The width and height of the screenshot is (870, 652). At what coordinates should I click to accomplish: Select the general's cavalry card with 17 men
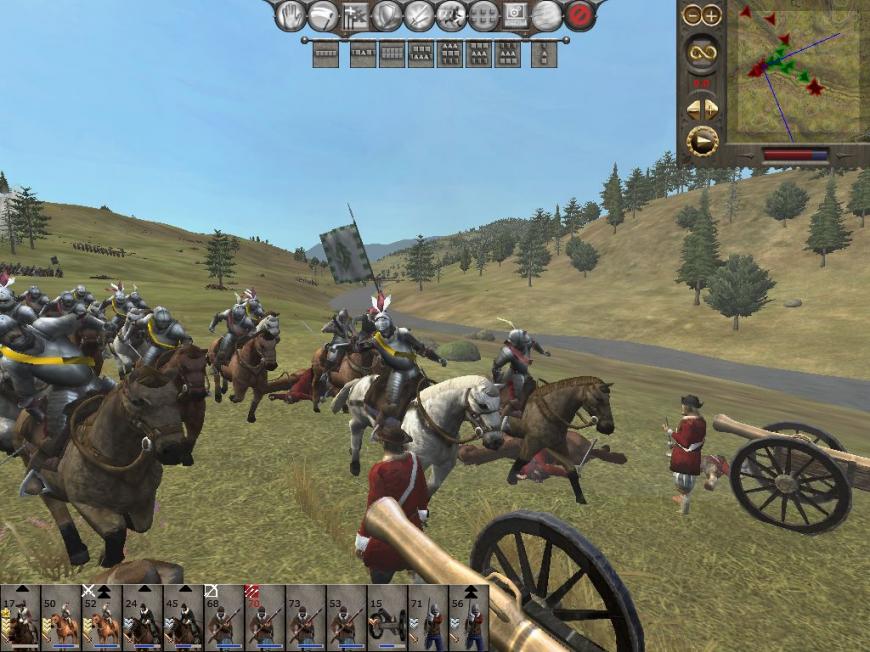pos(20,620)
